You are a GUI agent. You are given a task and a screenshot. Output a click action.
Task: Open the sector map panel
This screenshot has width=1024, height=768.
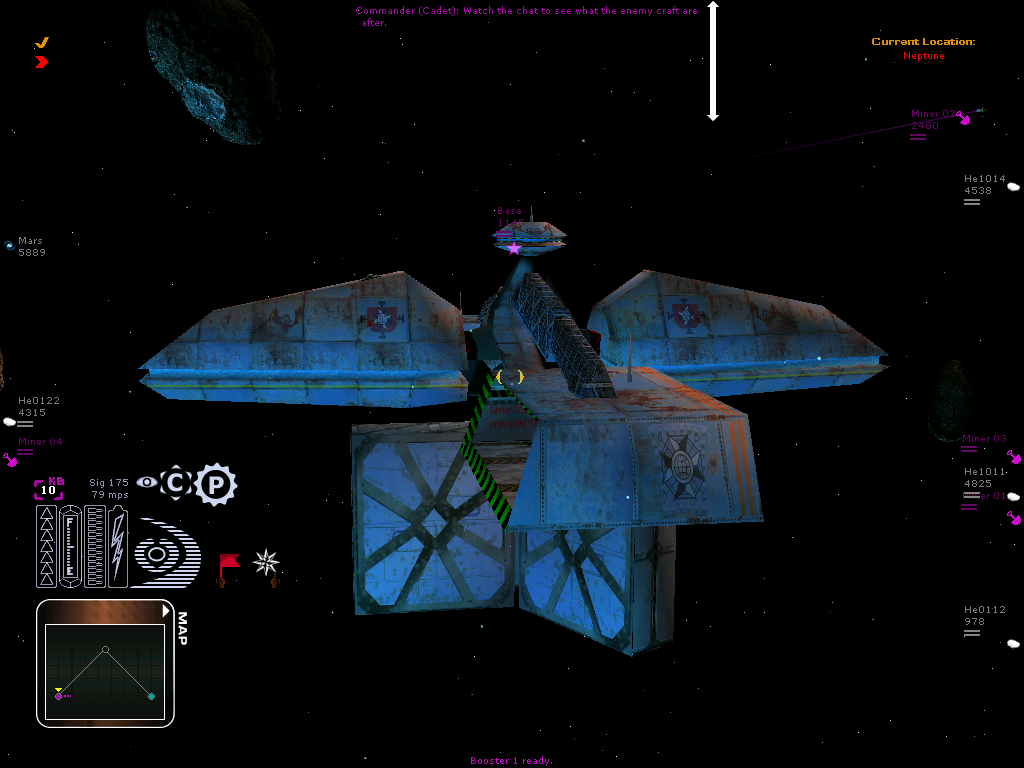182,628
